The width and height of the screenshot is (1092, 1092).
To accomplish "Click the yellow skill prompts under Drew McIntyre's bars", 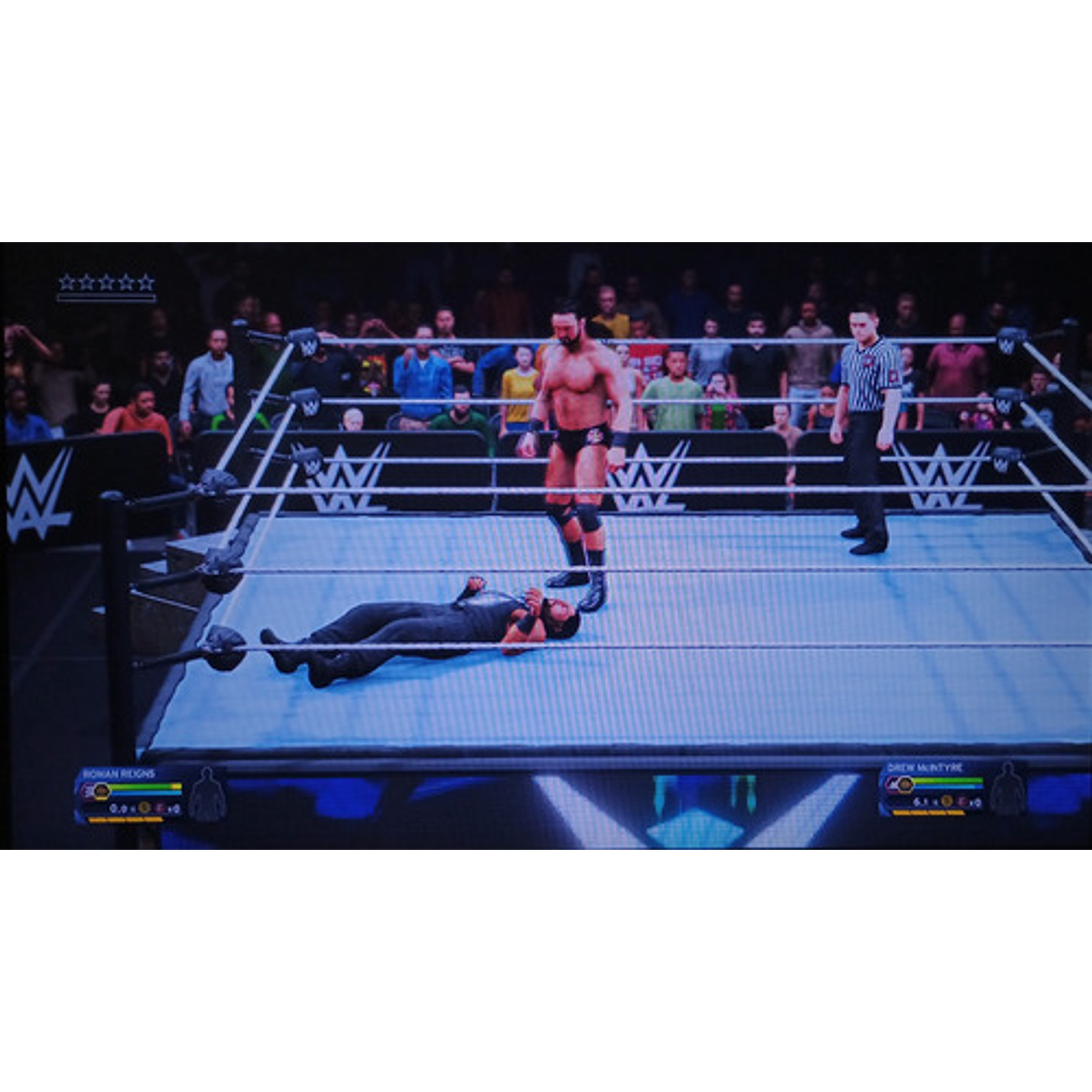I will click(x=929, y=813).
